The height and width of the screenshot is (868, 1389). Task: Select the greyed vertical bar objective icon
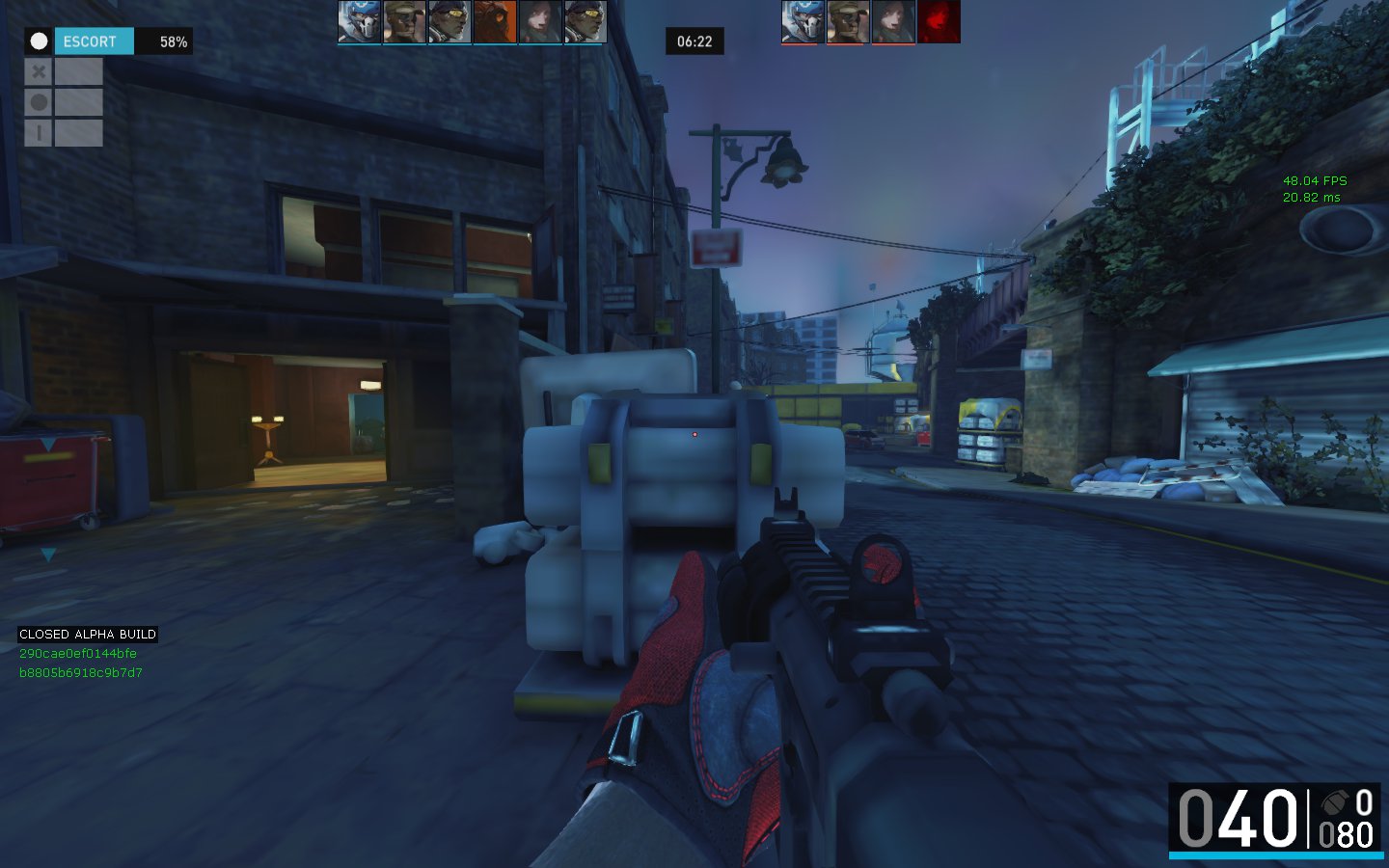tap(39, 133)
